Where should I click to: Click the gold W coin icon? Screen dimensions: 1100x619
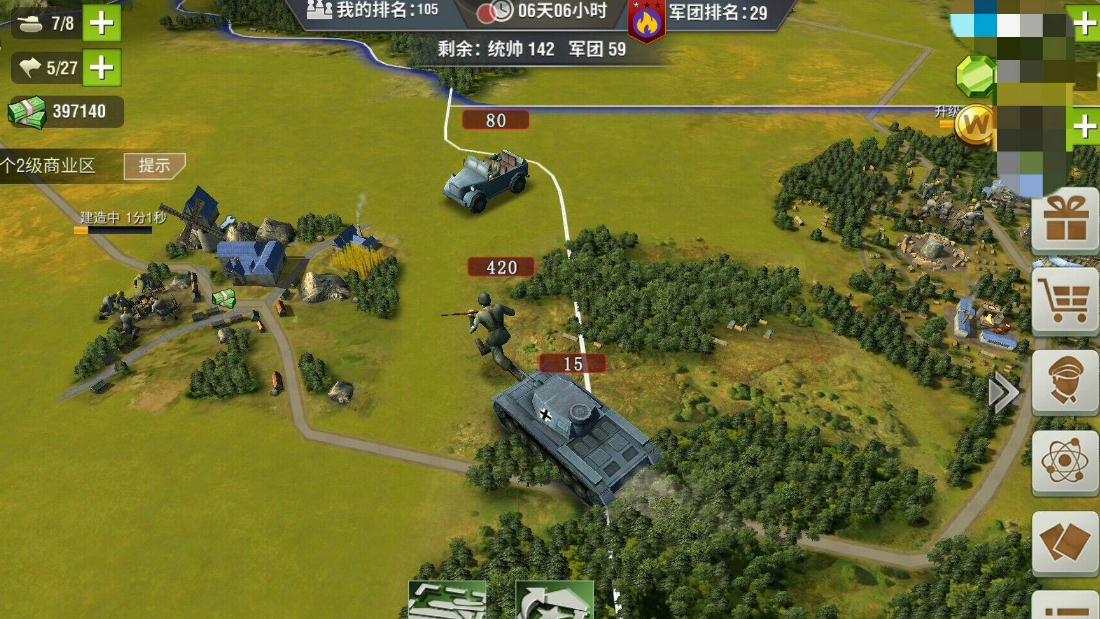pos(974,125)
